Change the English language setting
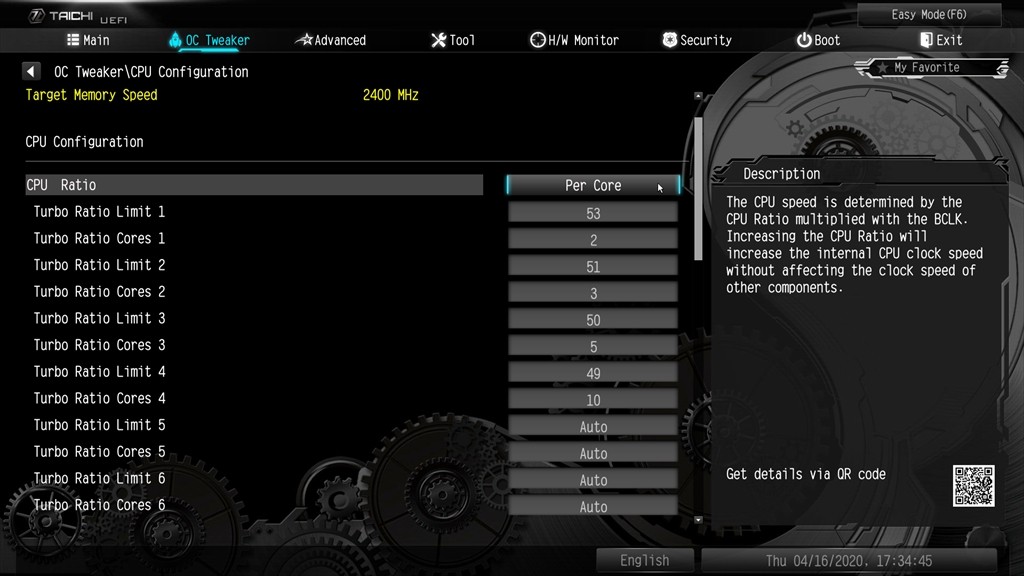1024x576 pixels. pos(644,561)
